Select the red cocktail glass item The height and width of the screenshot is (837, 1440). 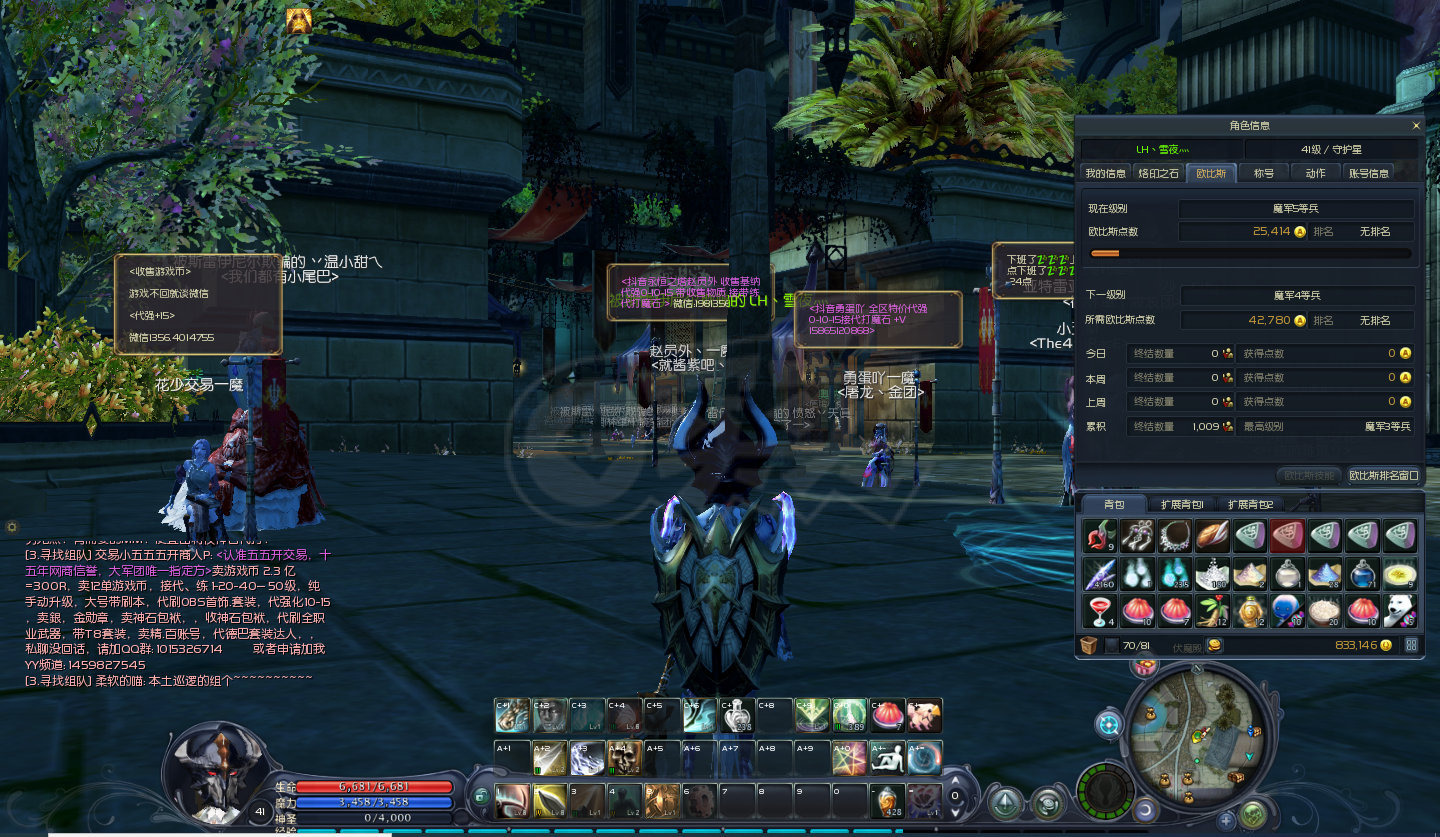(x=1099, y=610)
